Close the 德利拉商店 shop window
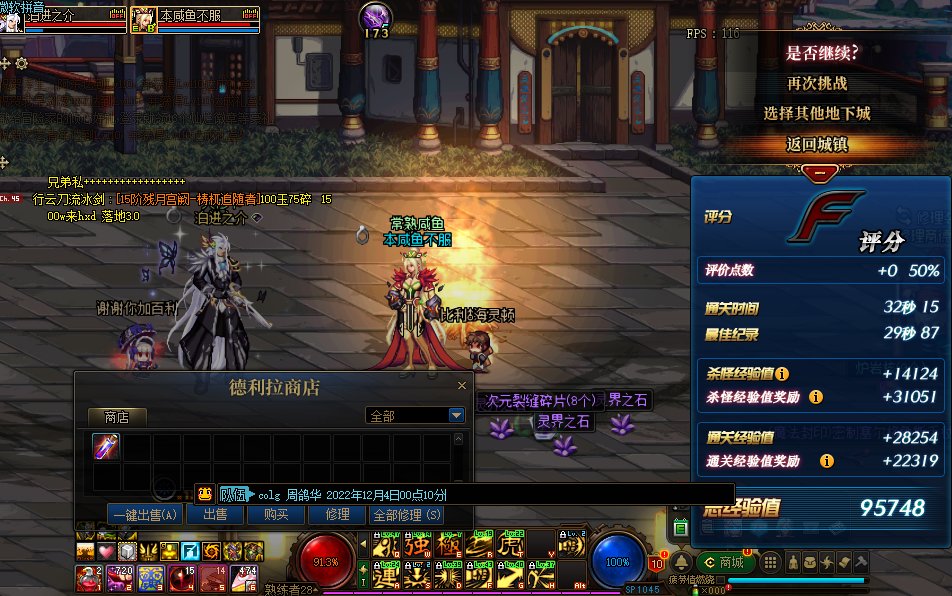 [462, 385]
